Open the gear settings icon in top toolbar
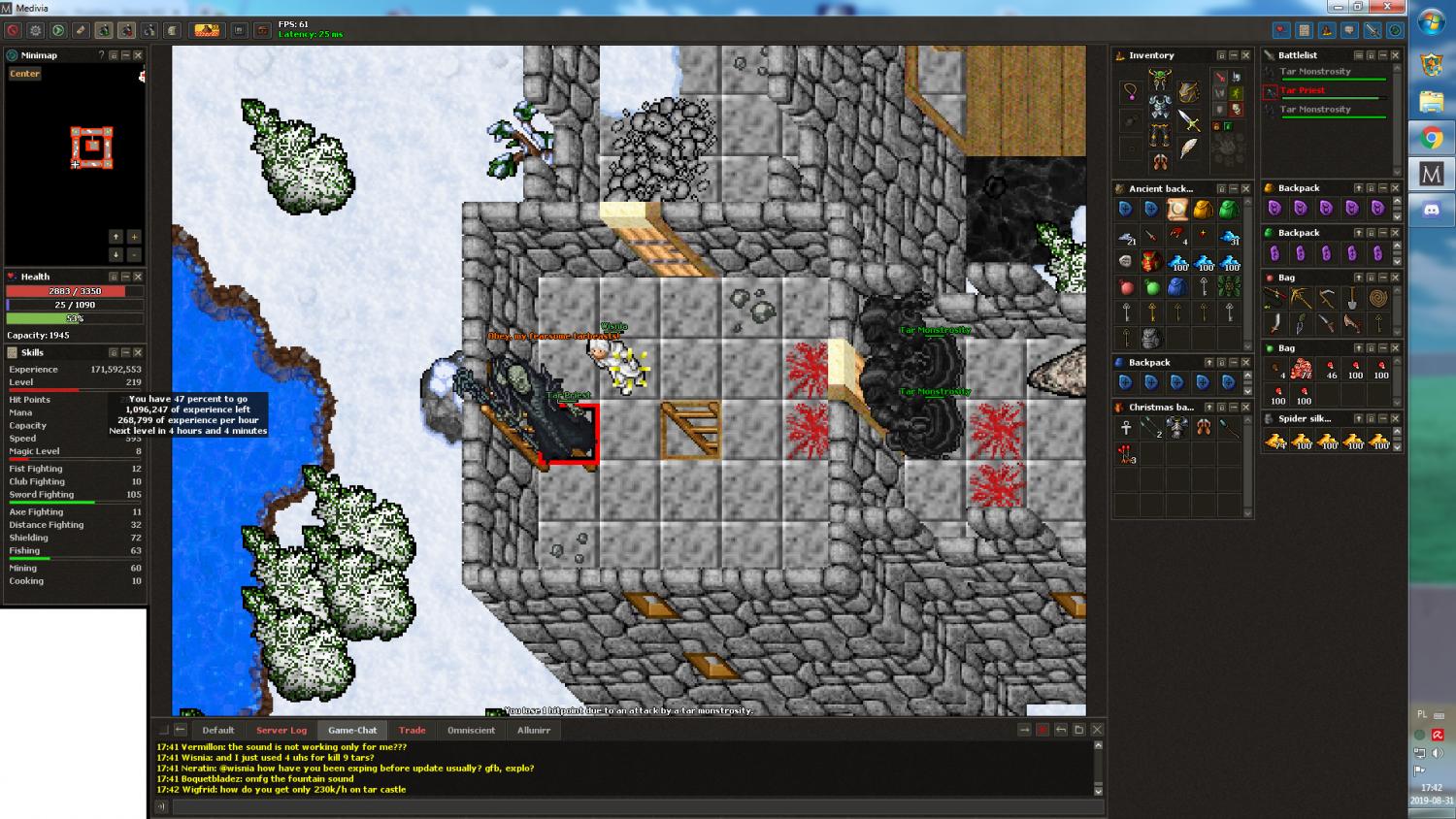The height and width of the screenshot is (819, 1456). point(35,31)
